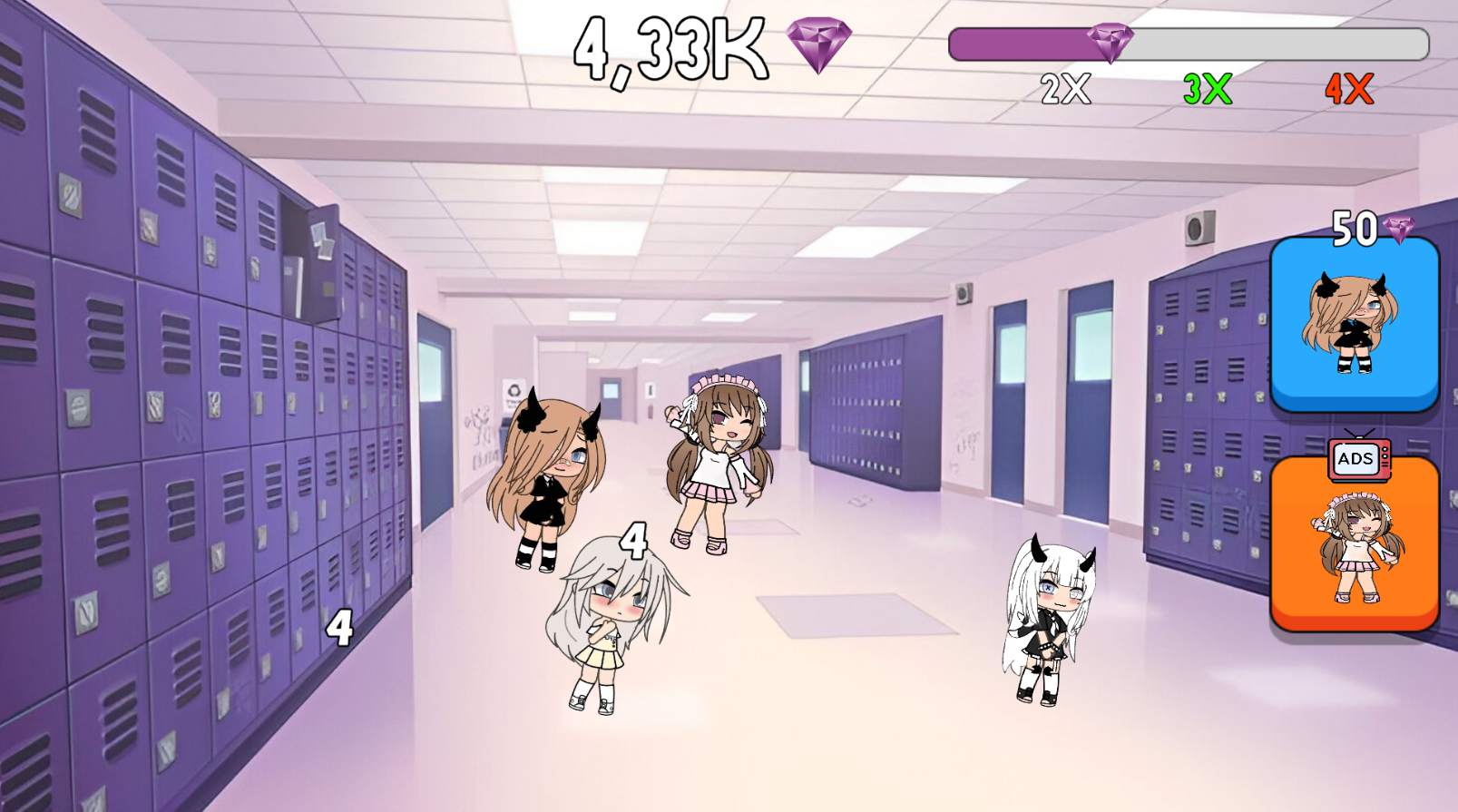Tap the waving maid character mid-hallway
The image size is (1458, 812).
click(x=717, y=463)
